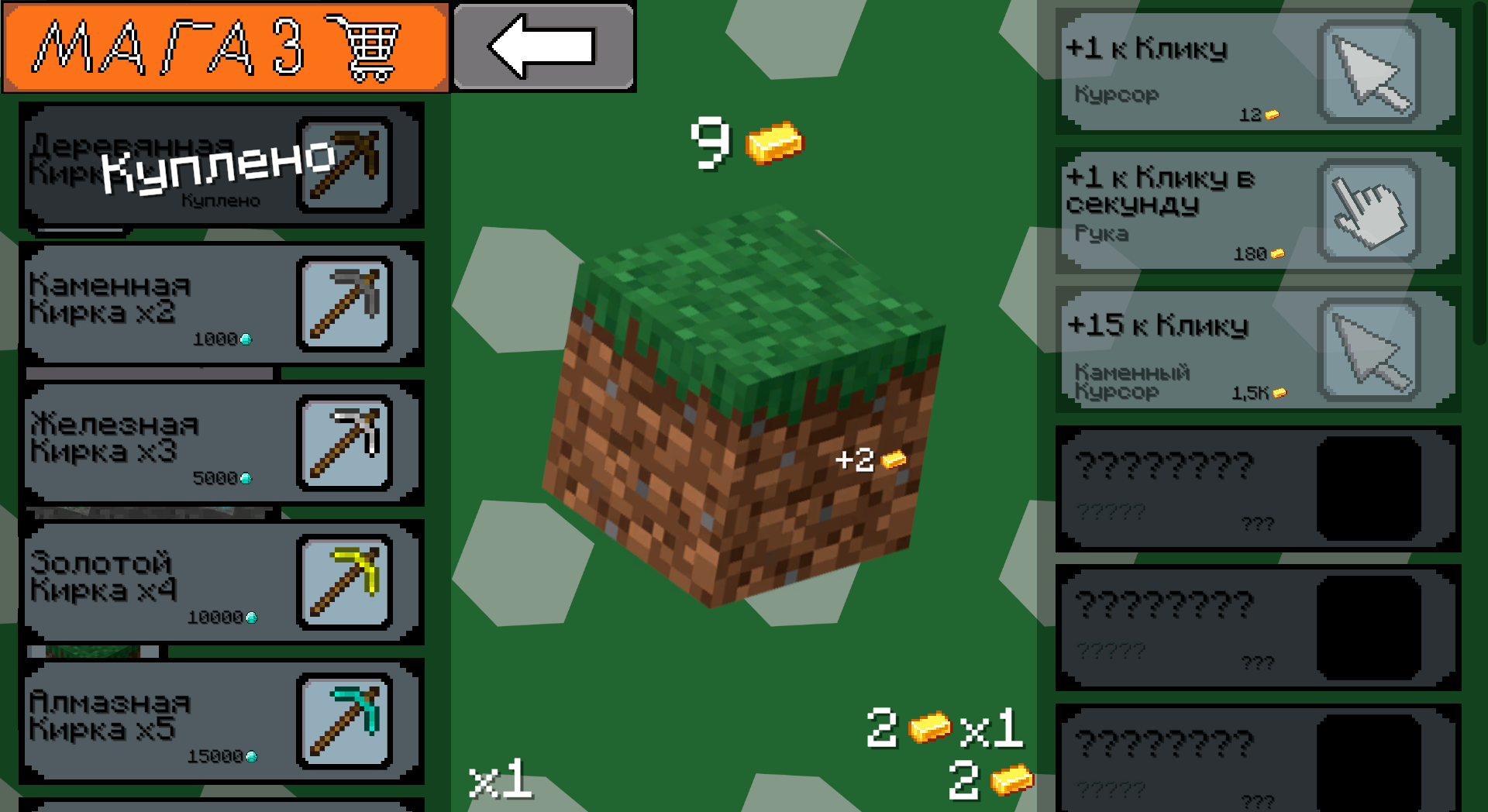This screenshot has height=812, width=1488.
Task: Click the iron pickaxe icon for Железная Кирка x3
Action: [344, 445]
